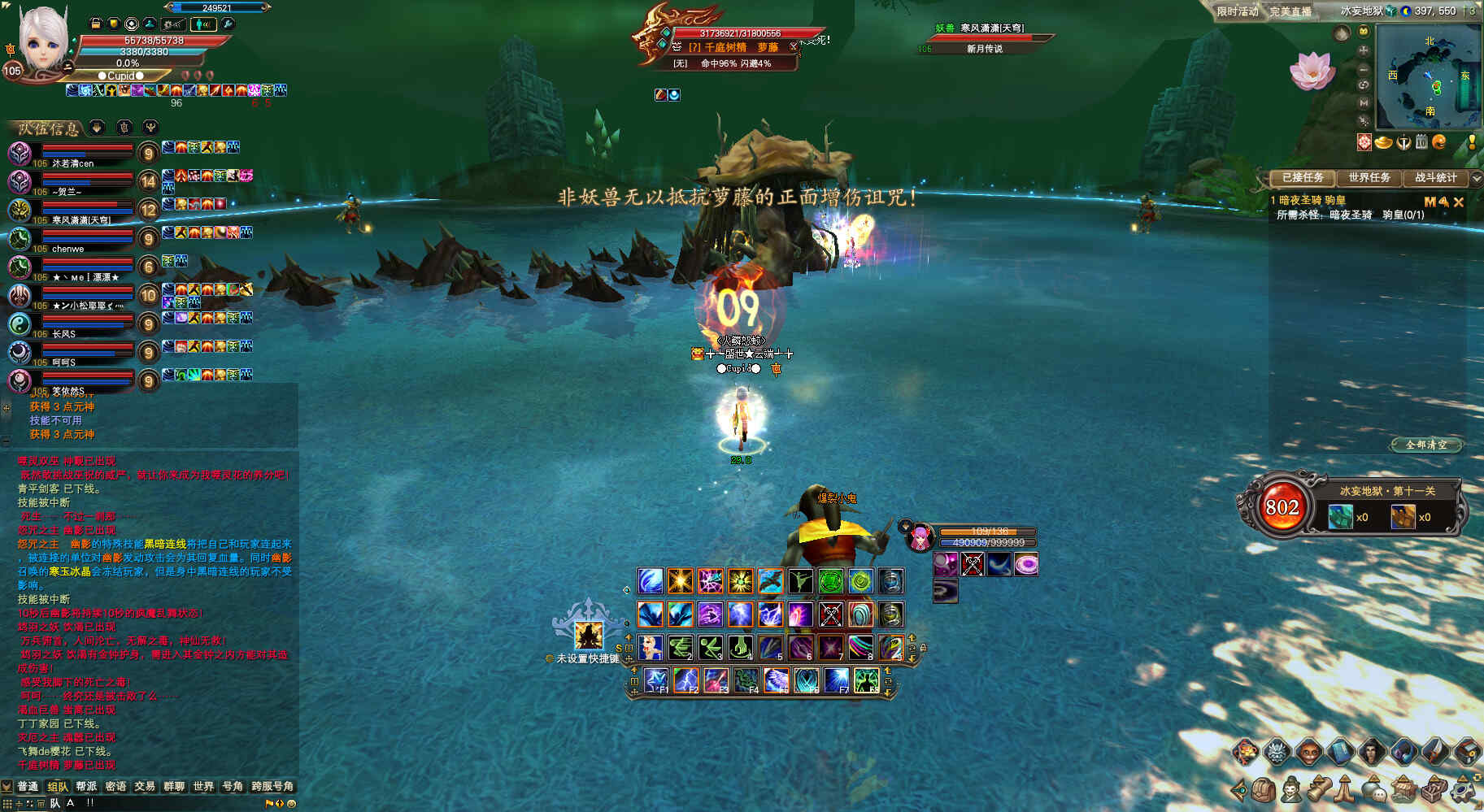Select the 帮派 guild chat channel
This screenshot has height=812, width=1484.
(86, 786)
